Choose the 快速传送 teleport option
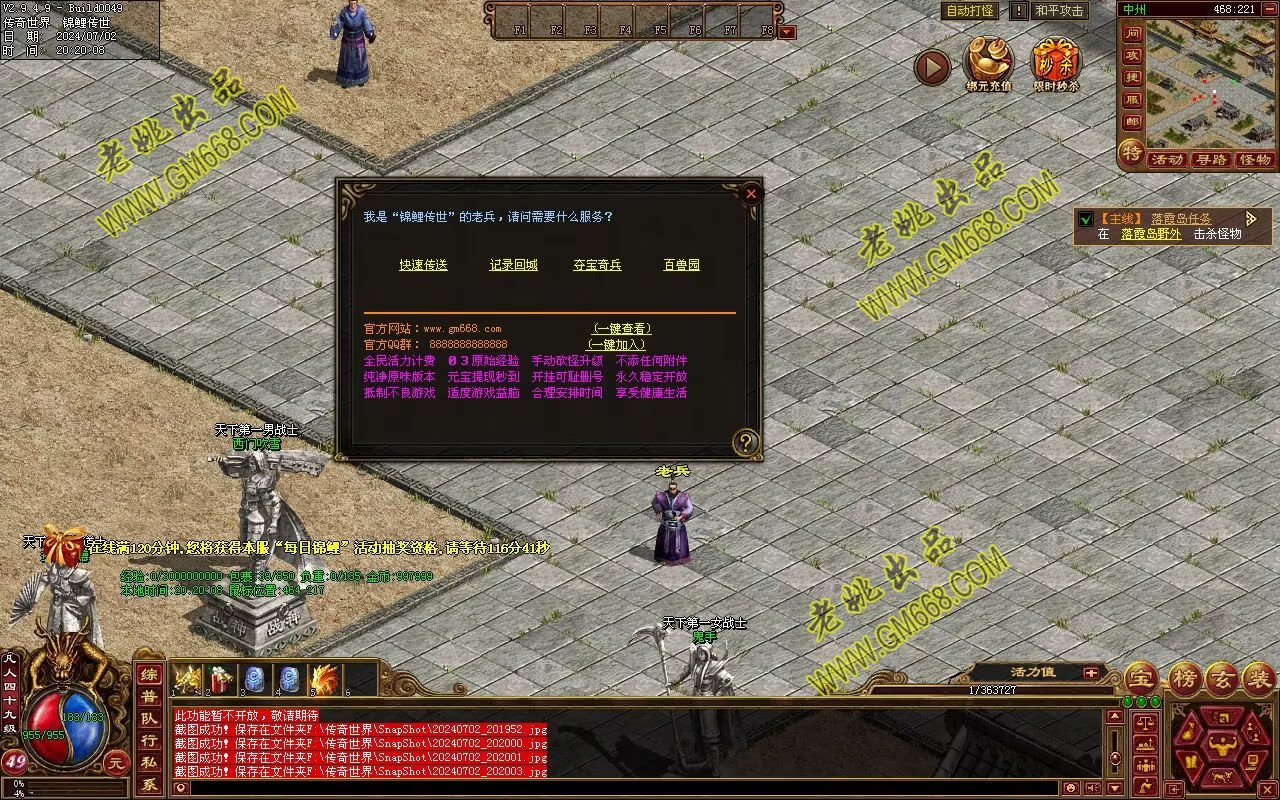 [423, 265]
